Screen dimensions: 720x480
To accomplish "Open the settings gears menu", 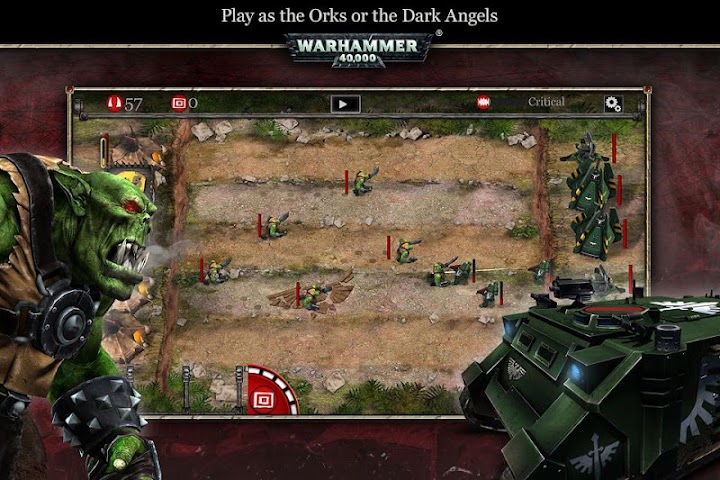I will [x=613, y=103].
